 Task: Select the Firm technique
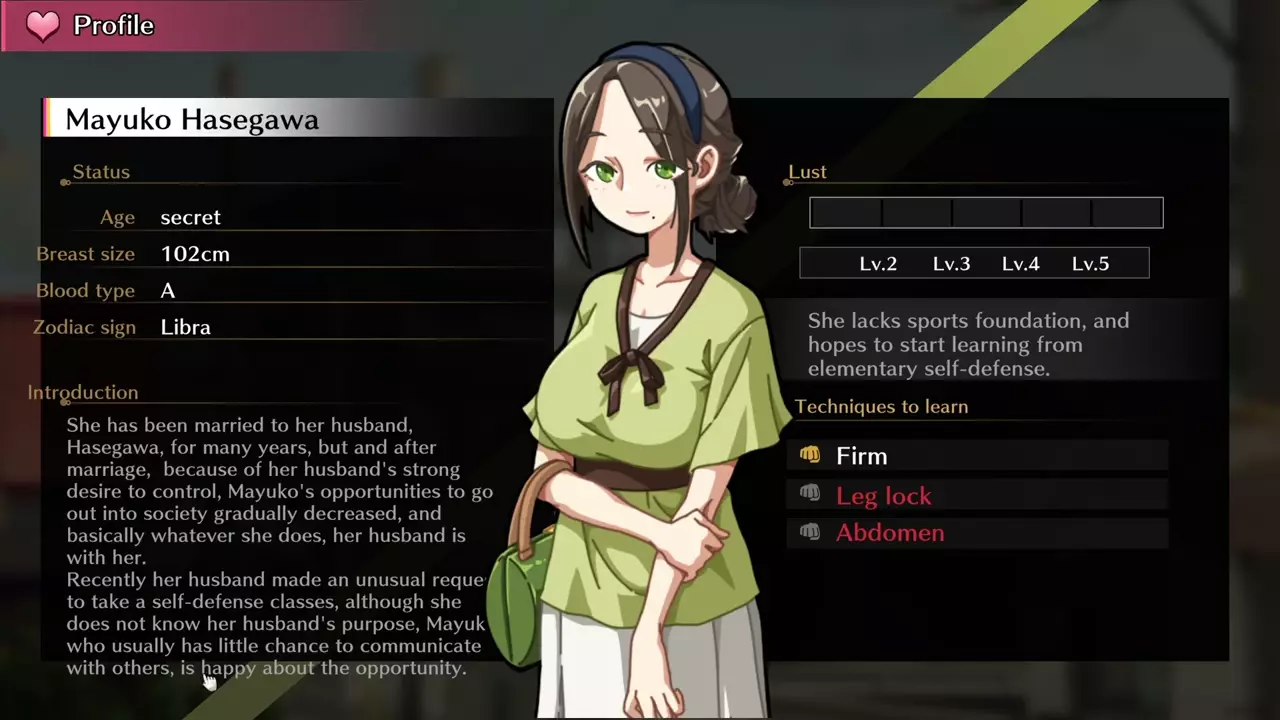coord(862,456)
